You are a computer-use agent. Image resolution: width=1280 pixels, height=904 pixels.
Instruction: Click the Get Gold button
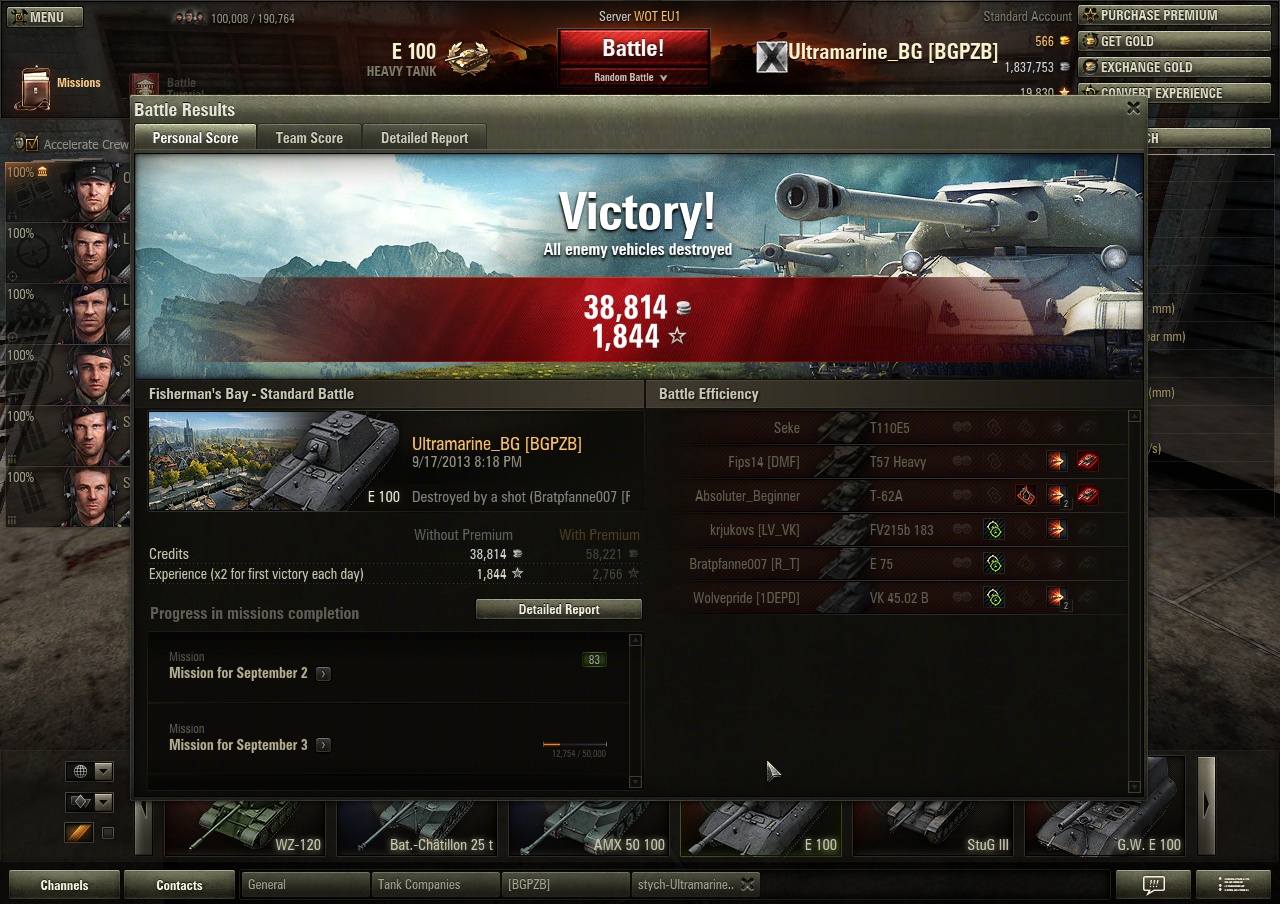(x=1127, y=41)
